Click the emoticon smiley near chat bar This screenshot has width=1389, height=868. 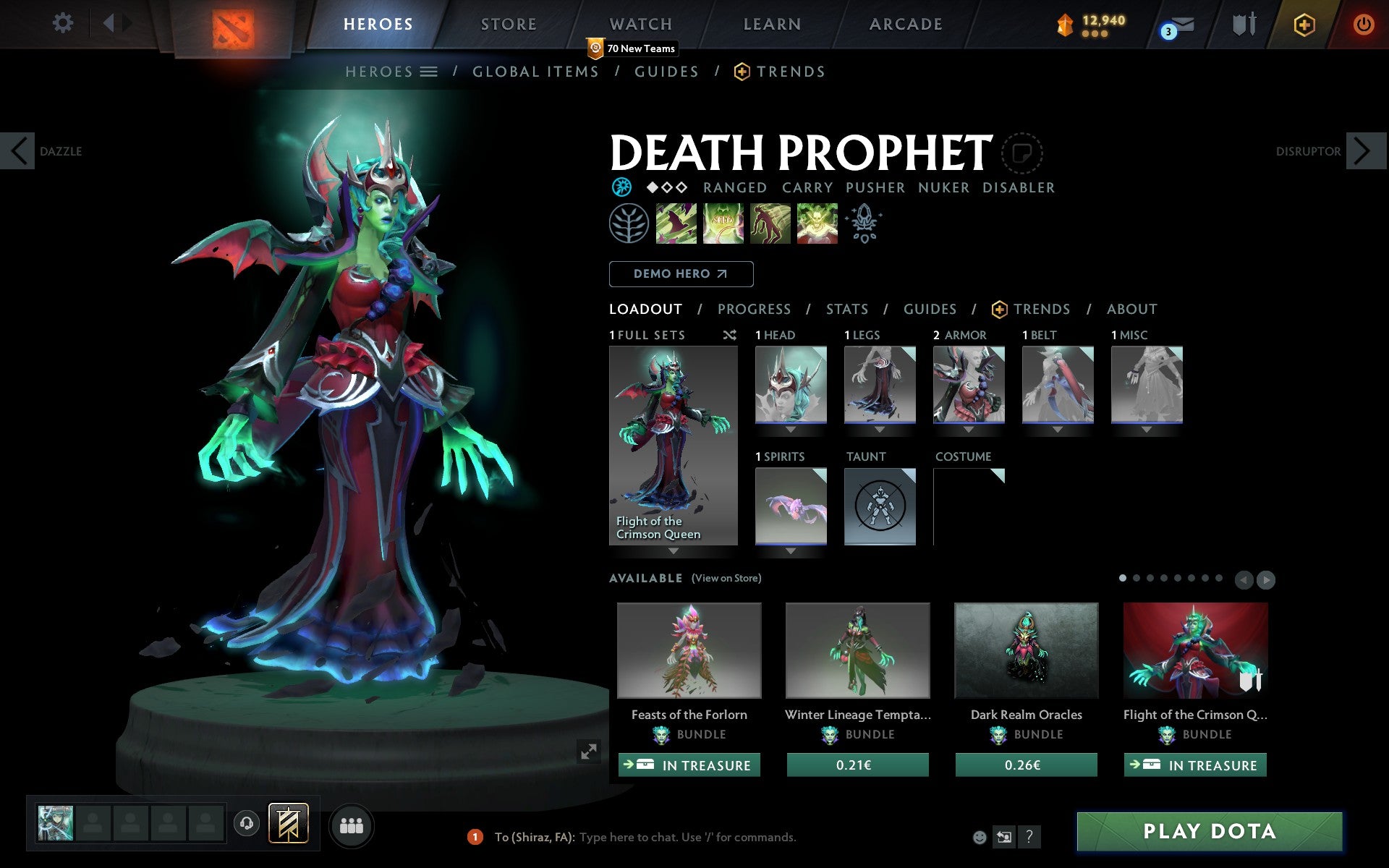980,836
